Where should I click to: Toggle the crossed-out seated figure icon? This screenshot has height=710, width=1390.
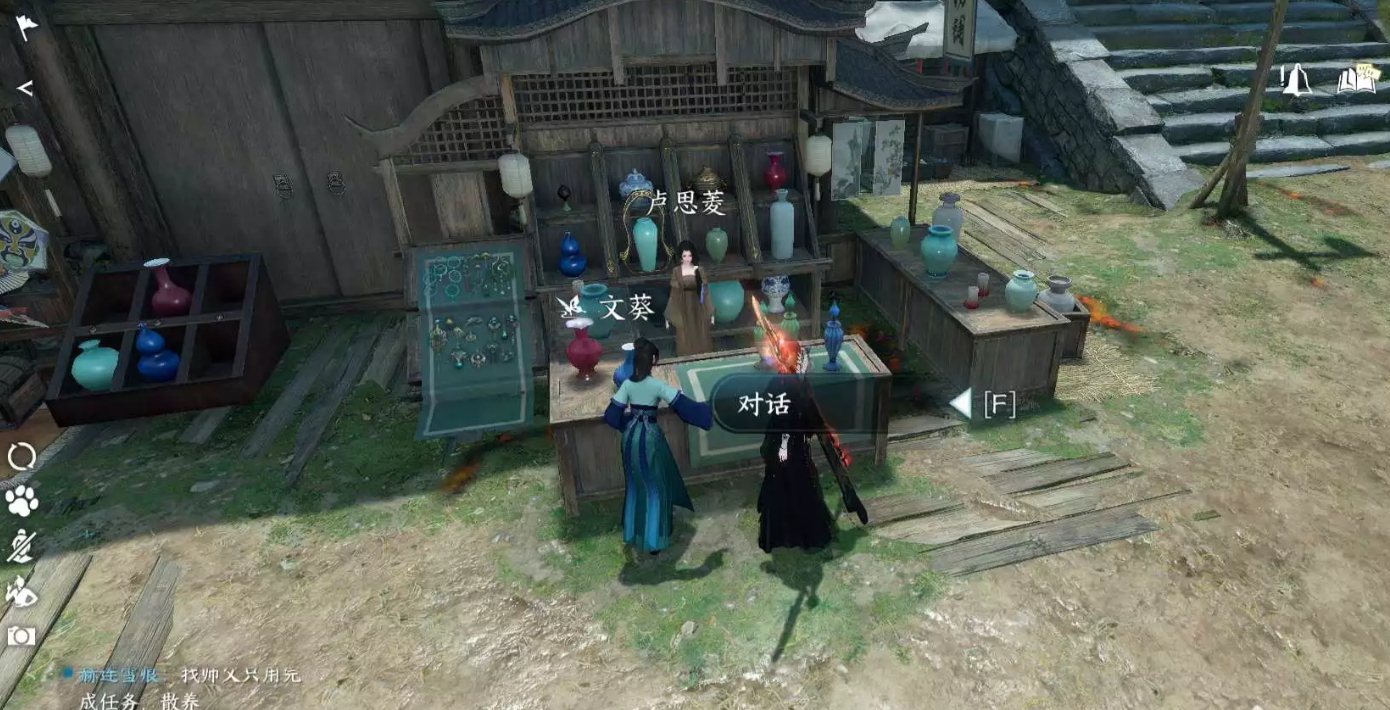pyautogui.click(x=21, y=546)
